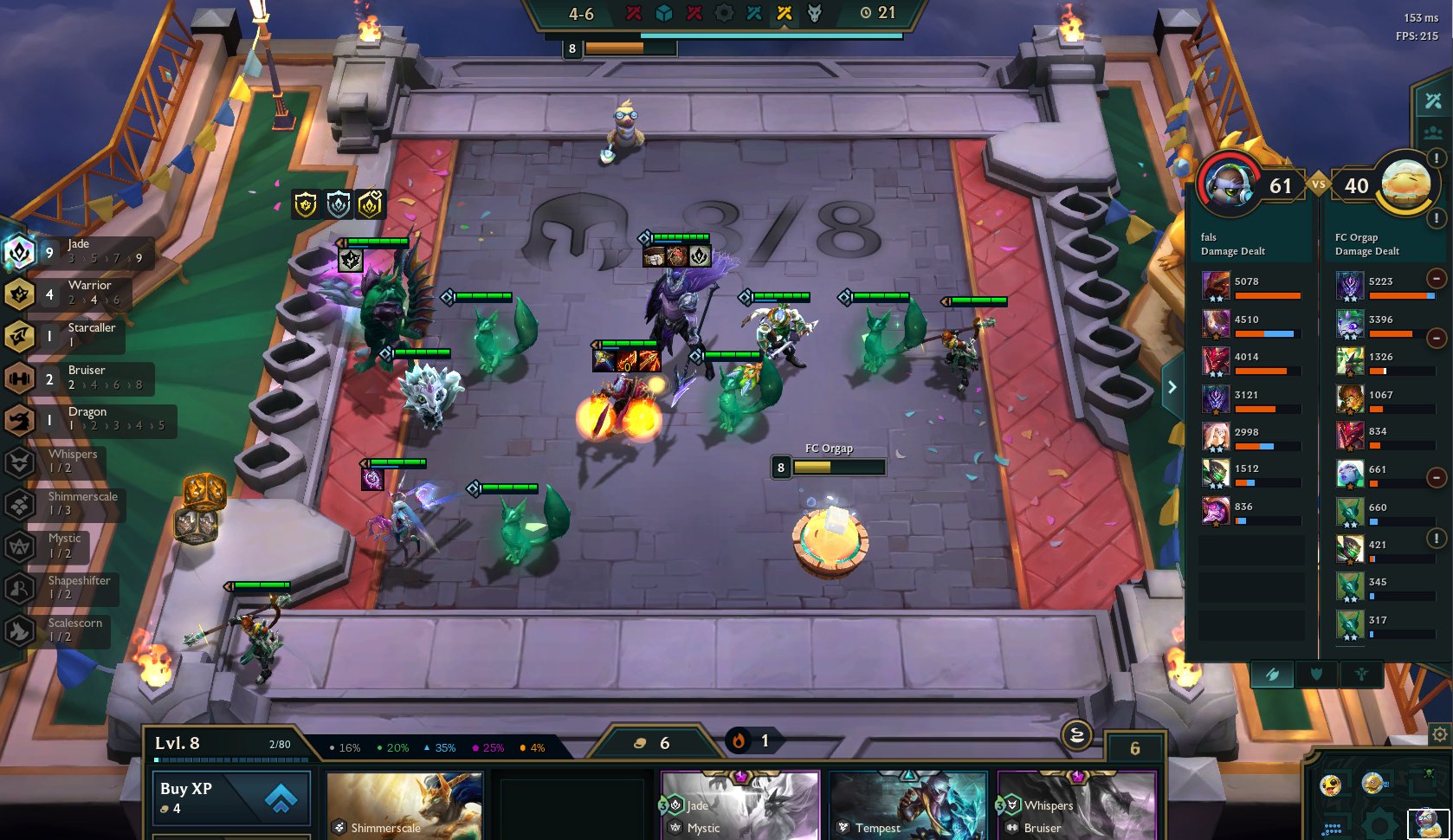The width and height of the screenshot is (1453, 840).
Task: Toggle the shield filter at scoreboard bottom
Action: point(1319,674)
